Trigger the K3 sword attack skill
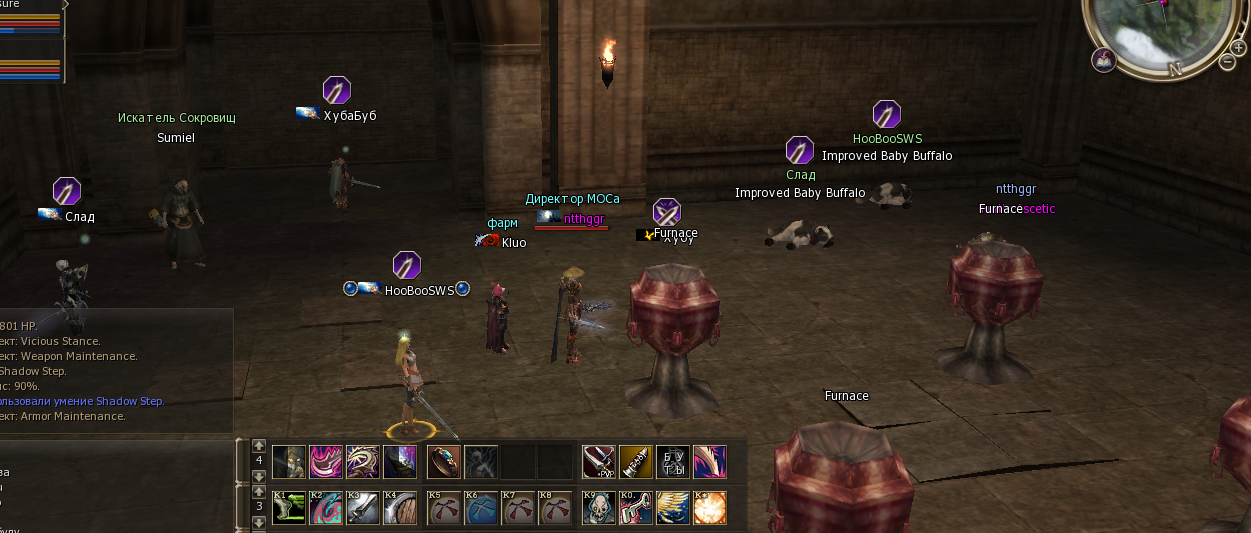 tap(363, 507)
